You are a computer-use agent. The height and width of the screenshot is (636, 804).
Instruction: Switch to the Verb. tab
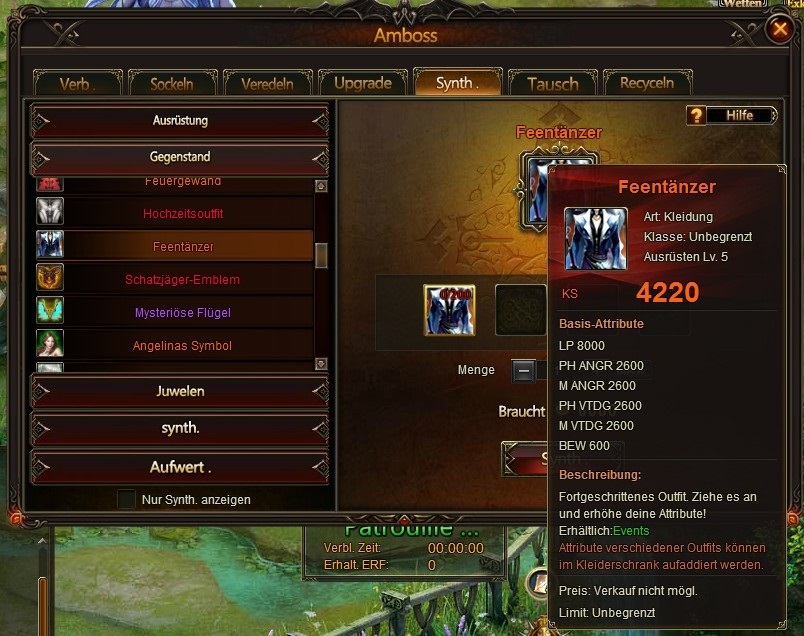pyautogui.click(x=77, y=83)
